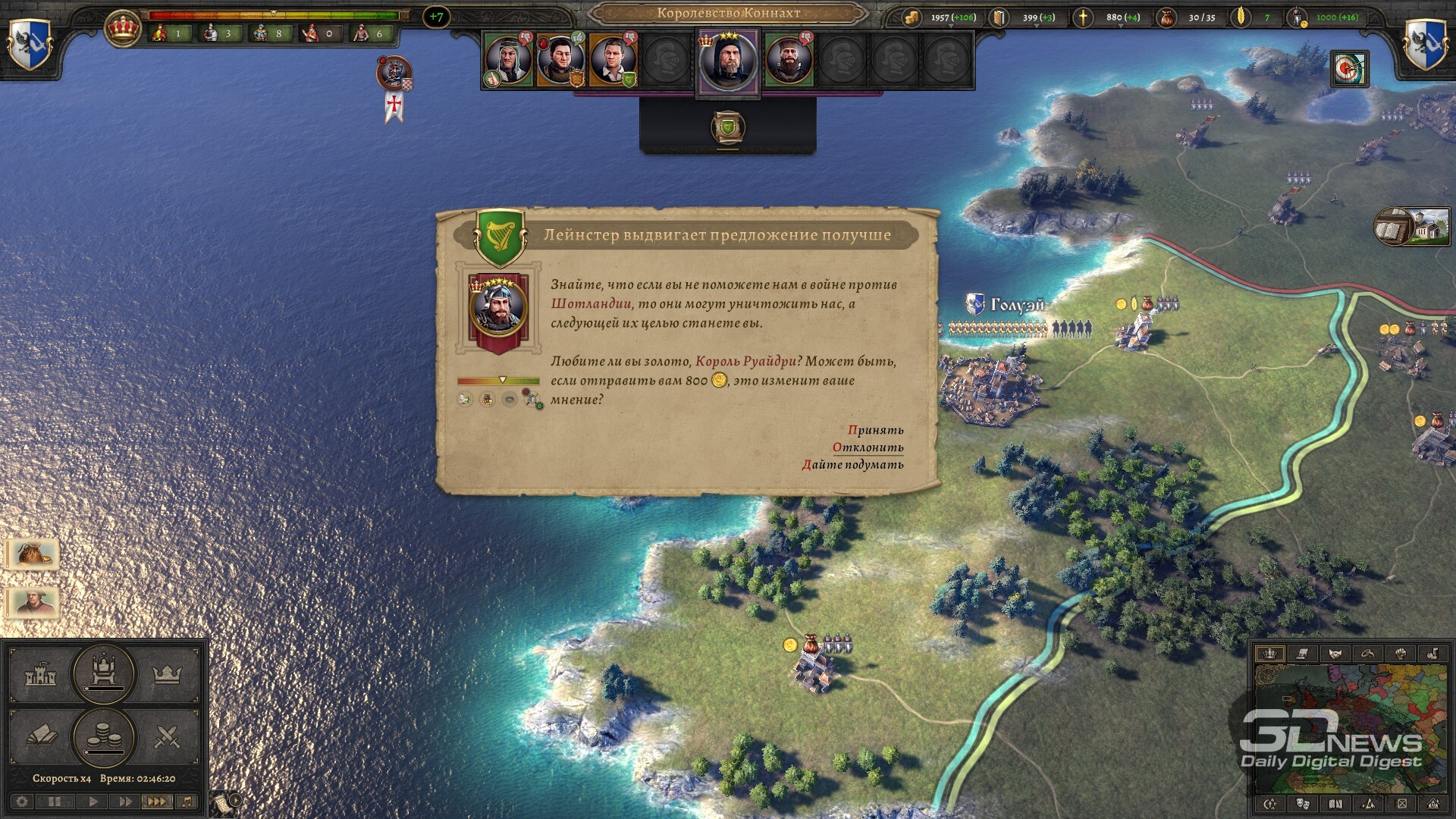Open the coin stack economy panel

[x=103, y=736]
